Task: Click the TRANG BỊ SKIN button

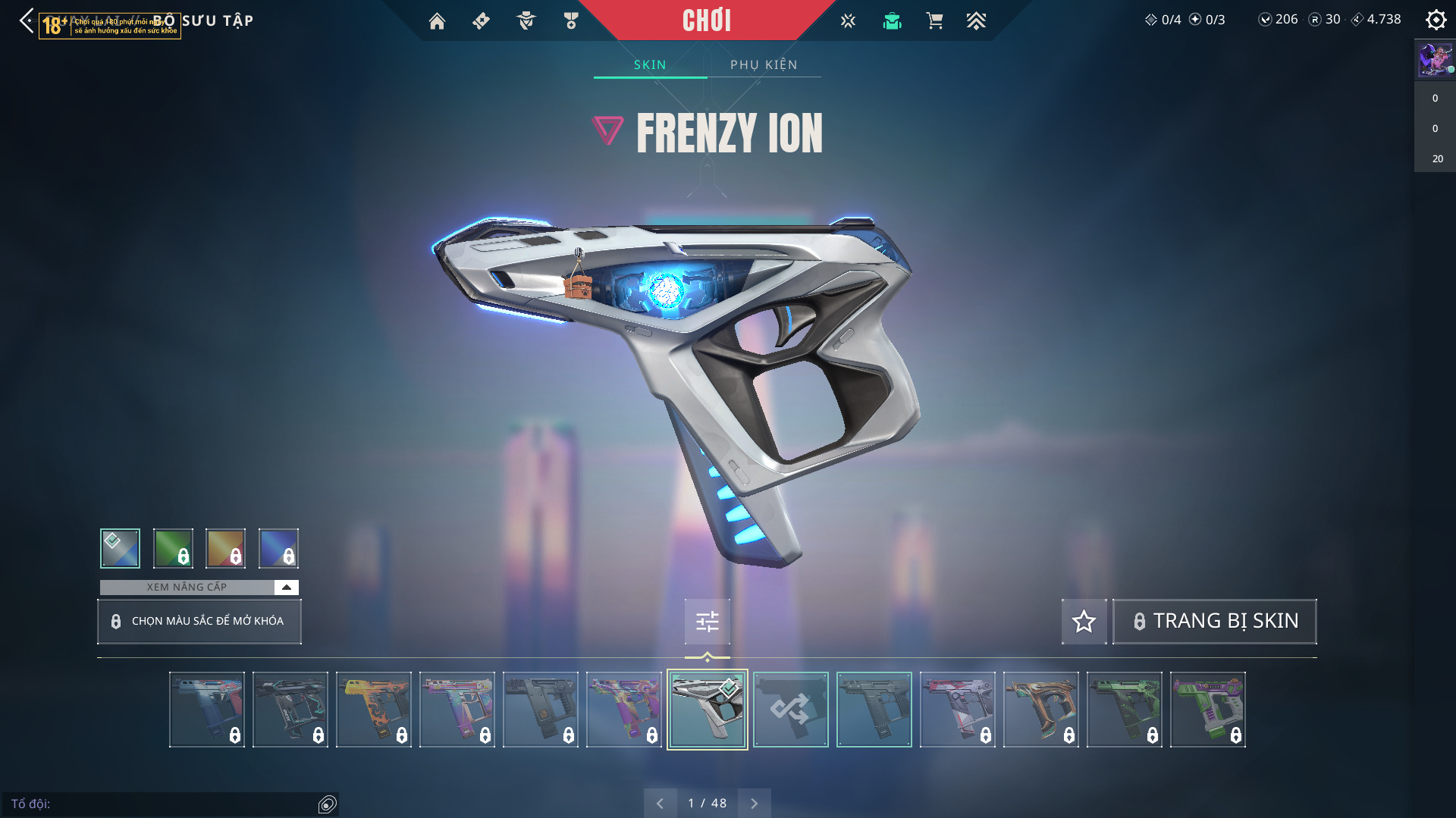Action: click(x=1214, y=622)
